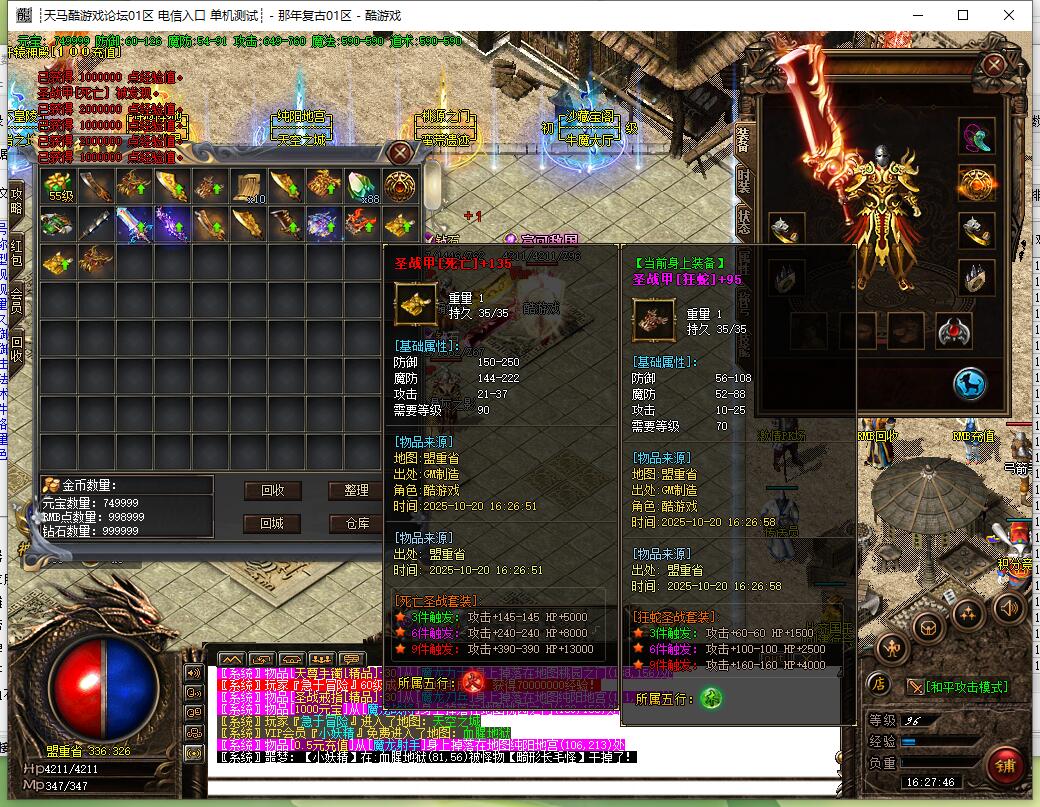Use the 回城 return-to-town button
This screenshot has width=1040, height=807.
coord(272,523)
